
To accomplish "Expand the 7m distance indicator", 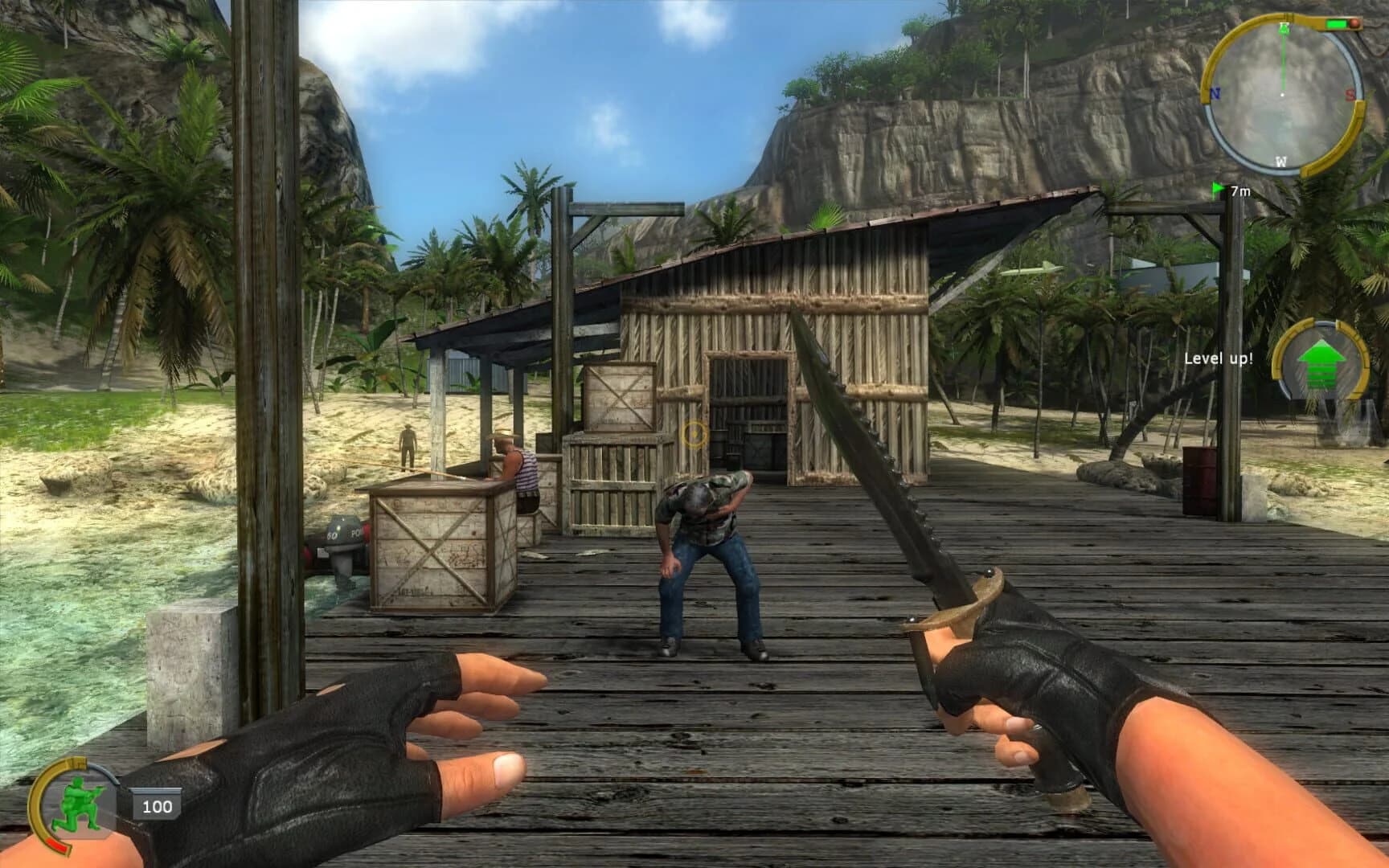I will pyautogui.click(x=1241, y=190).
